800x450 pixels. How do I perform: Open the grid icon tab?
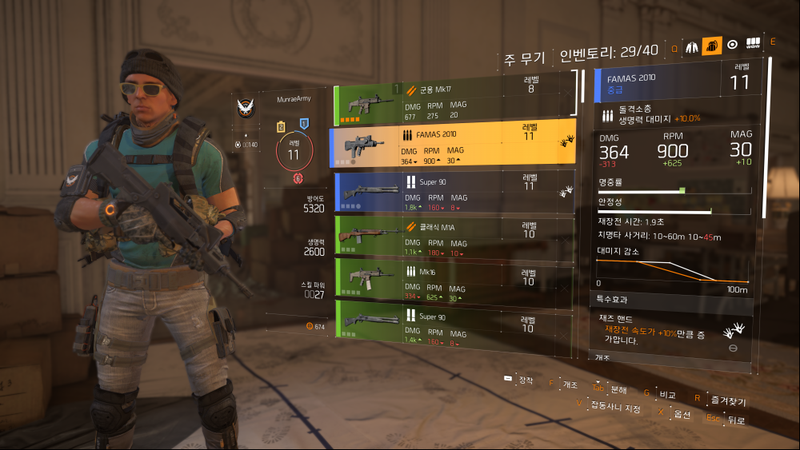click(x=753, y=45)
